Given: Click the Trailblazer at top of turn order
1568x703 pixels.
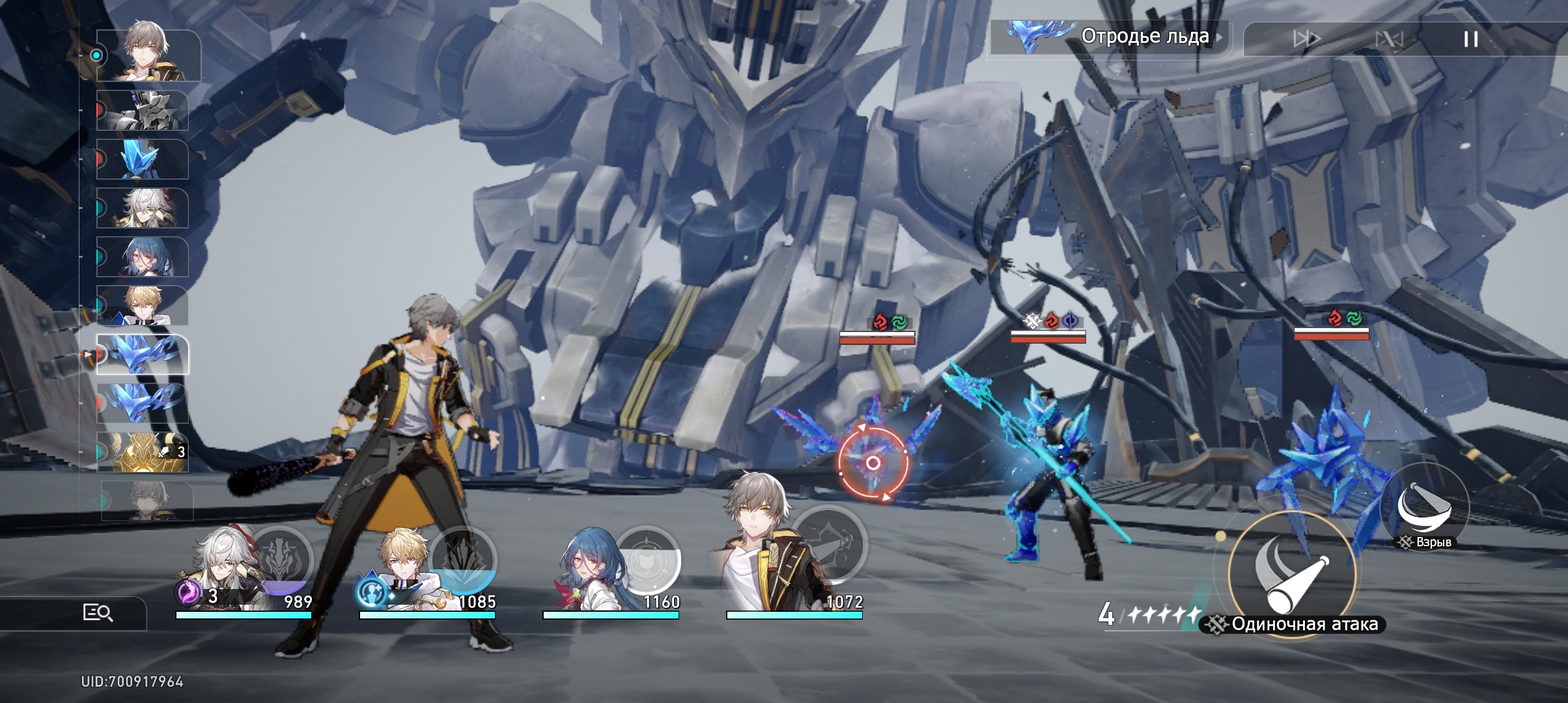Looking at the screenshot, I should click(148, 55).
